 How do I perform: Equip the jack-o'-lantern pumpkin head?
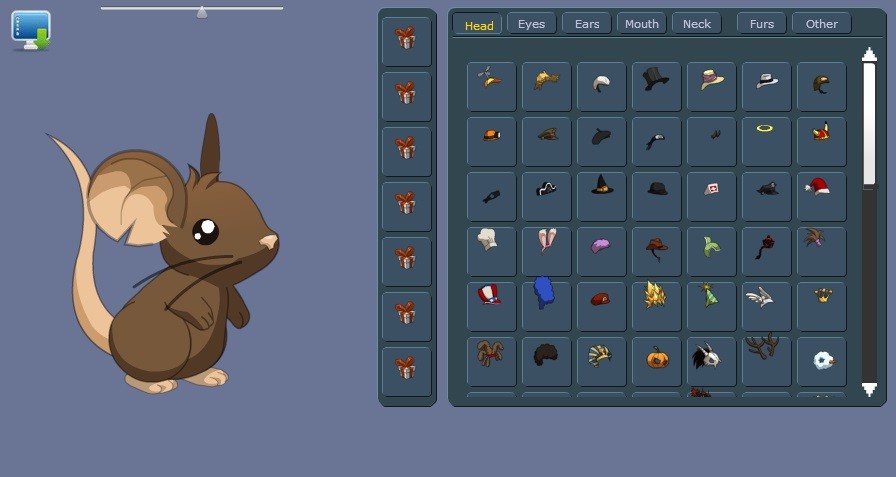[656, 357]
